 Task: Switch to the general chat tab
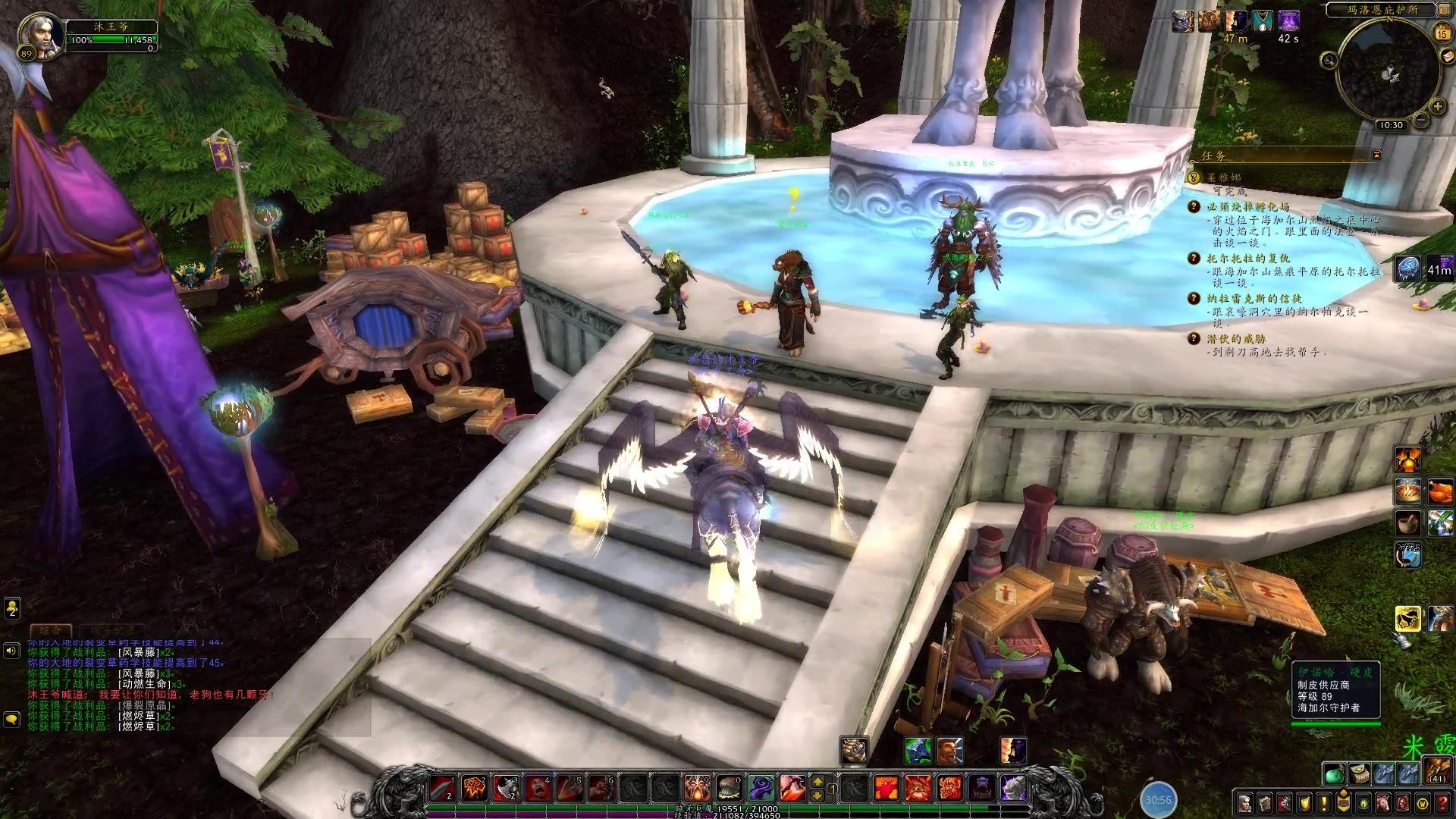tap(51, 630)
